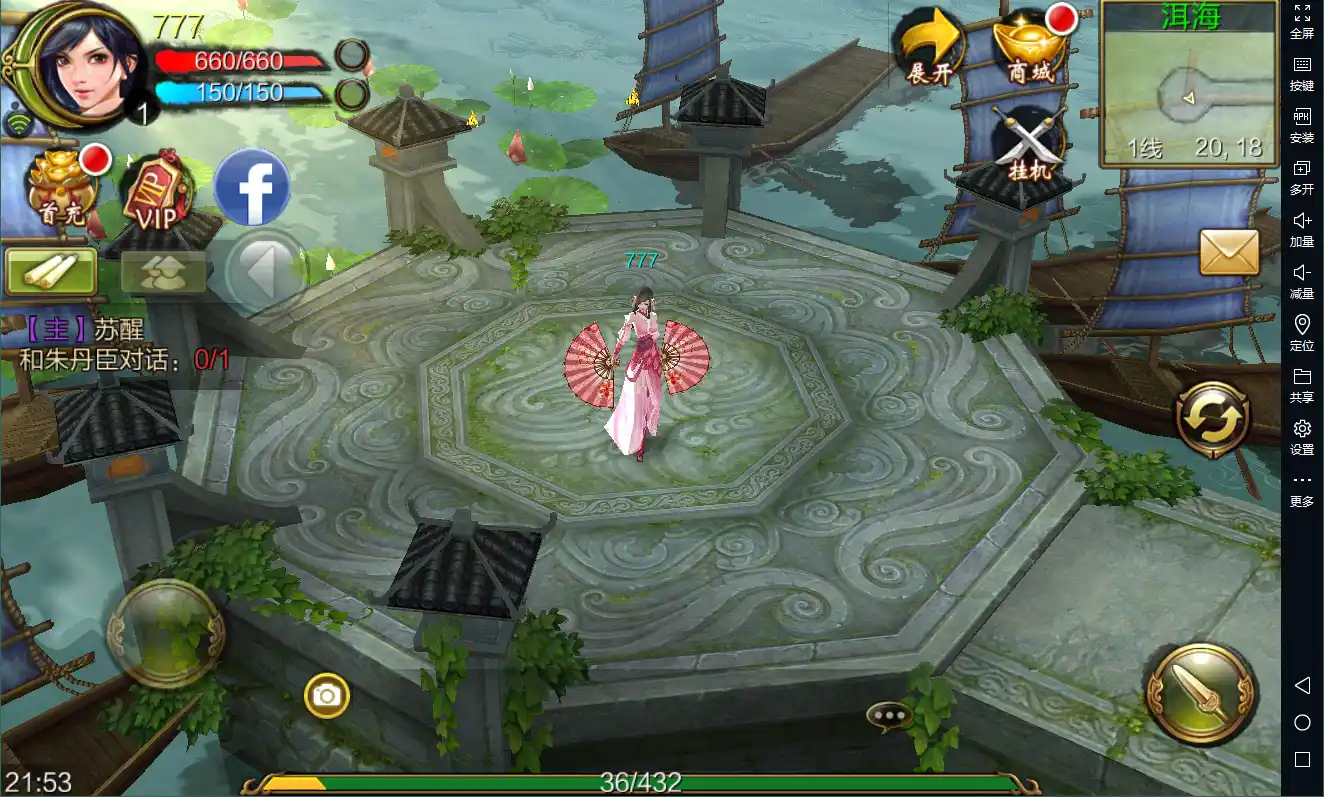Take a screenshot with the camera icon

point(327,695)
